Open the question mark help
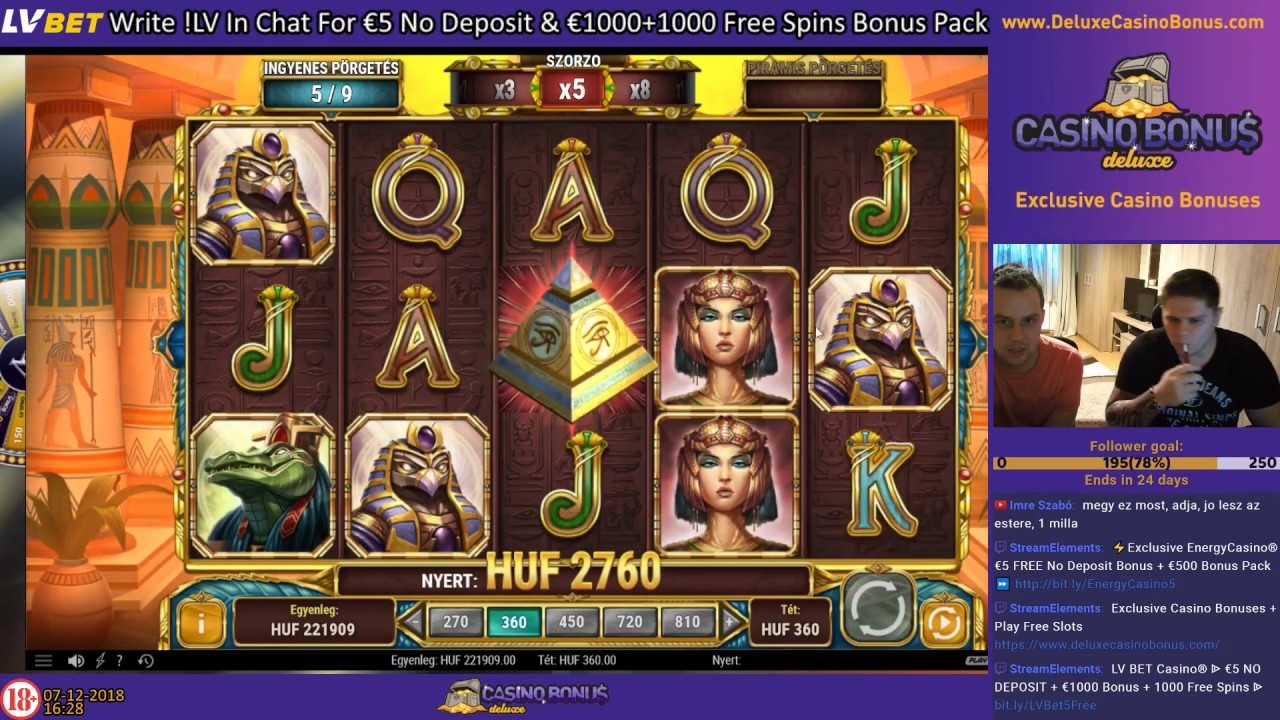 120,661
